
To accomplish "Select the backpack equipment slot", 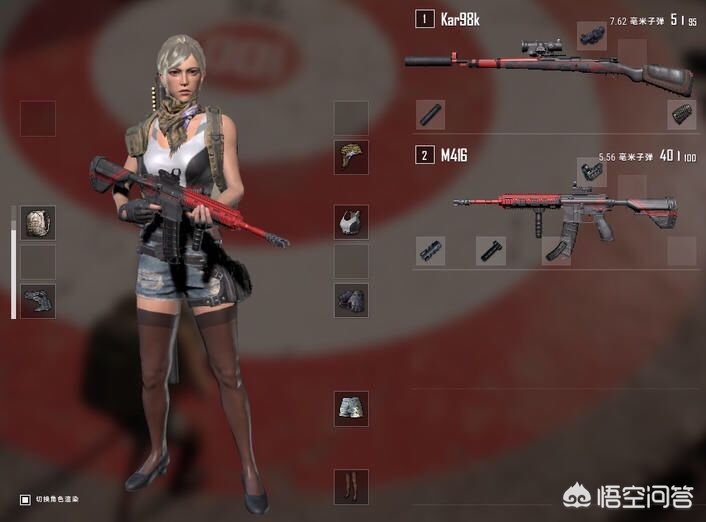I will pos(38,223).
